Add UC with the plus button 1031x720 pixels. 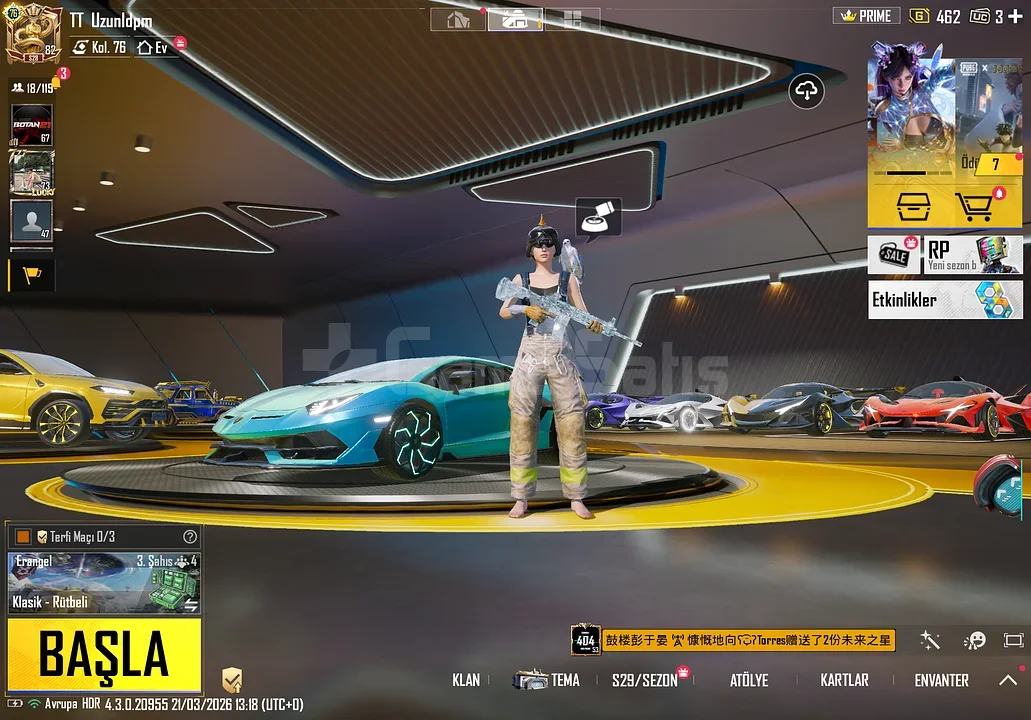(1015, 16)
